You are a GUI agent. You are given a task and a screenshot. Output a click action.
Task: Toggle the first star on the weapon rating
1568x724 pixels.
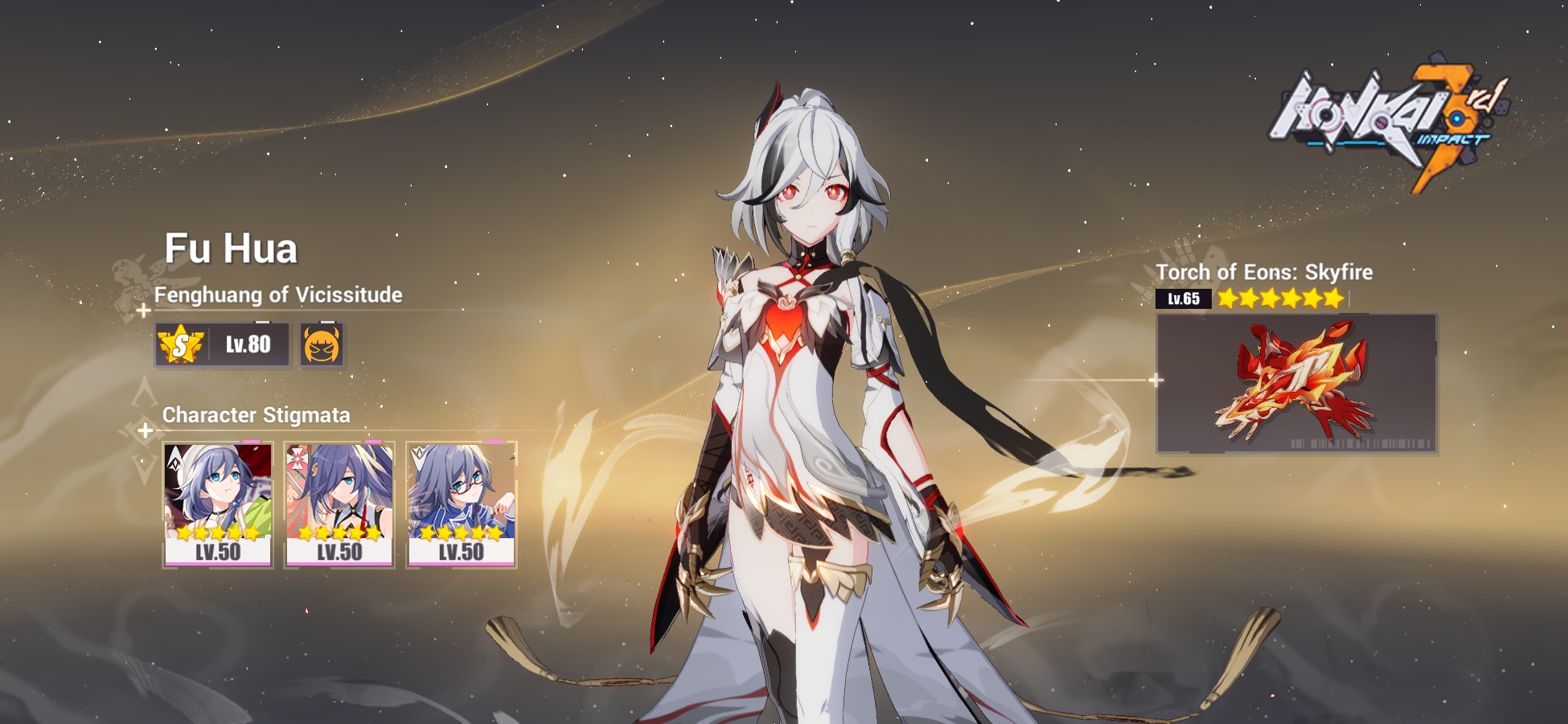[x=1229, y=297]
